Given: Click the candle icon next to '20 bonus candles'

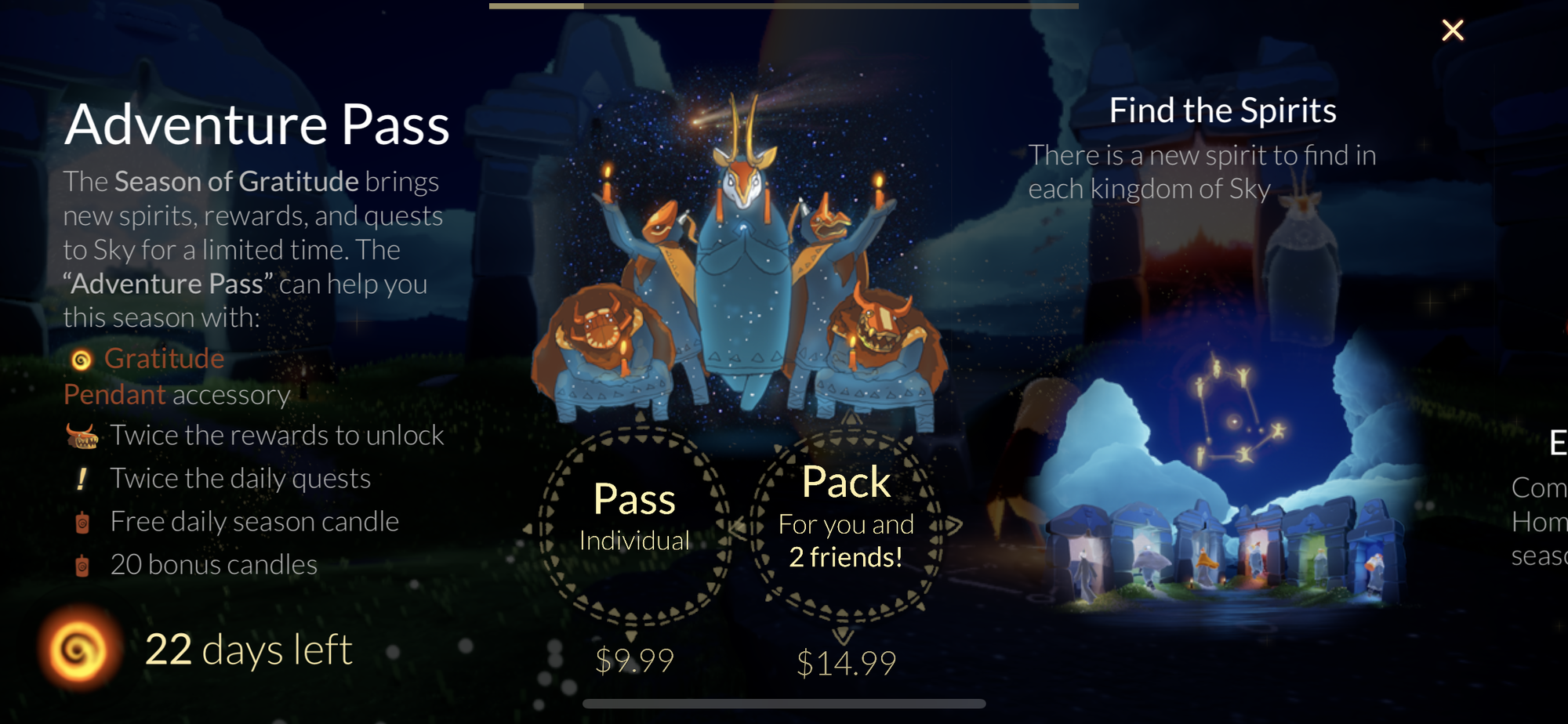Looking at the screenshot, I should point(82,563).
